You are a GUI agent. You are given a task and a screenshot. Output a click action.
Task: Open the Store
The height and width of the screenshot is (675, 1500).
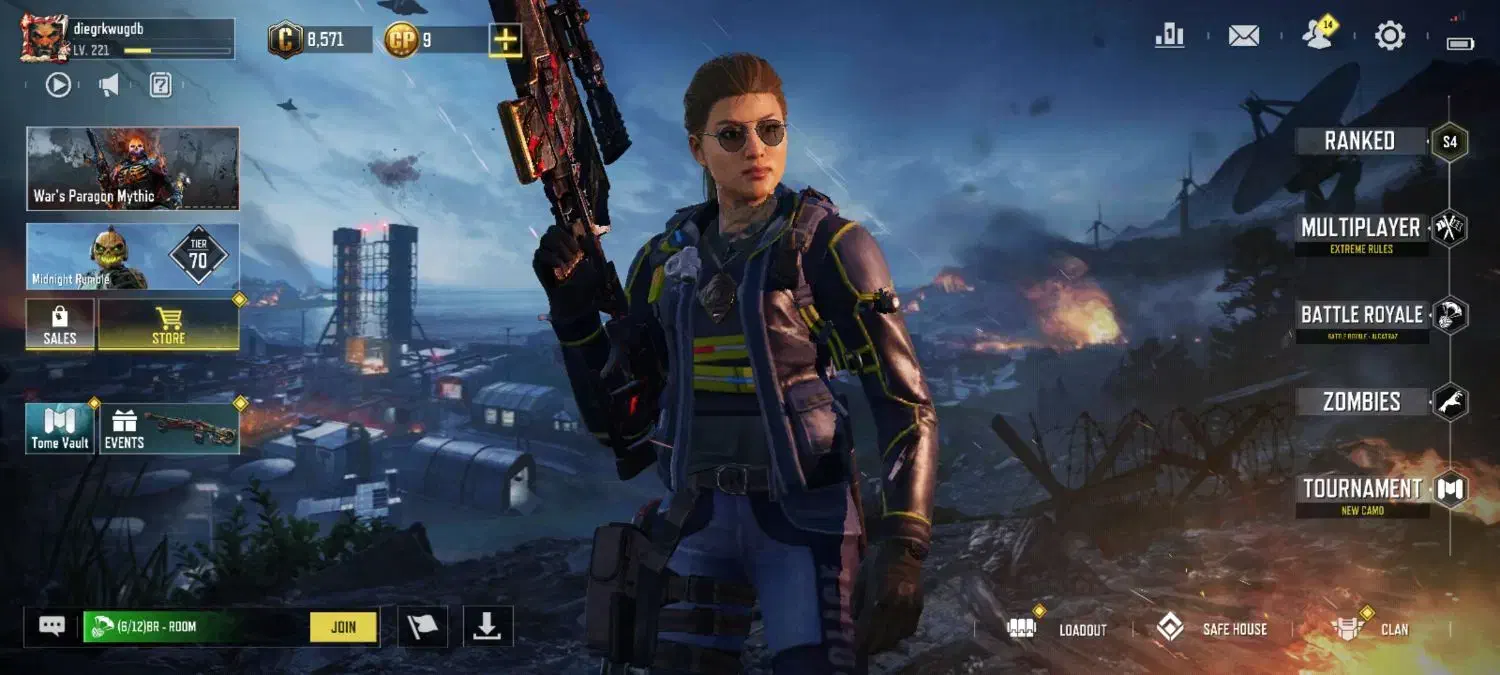coord(168,325)
